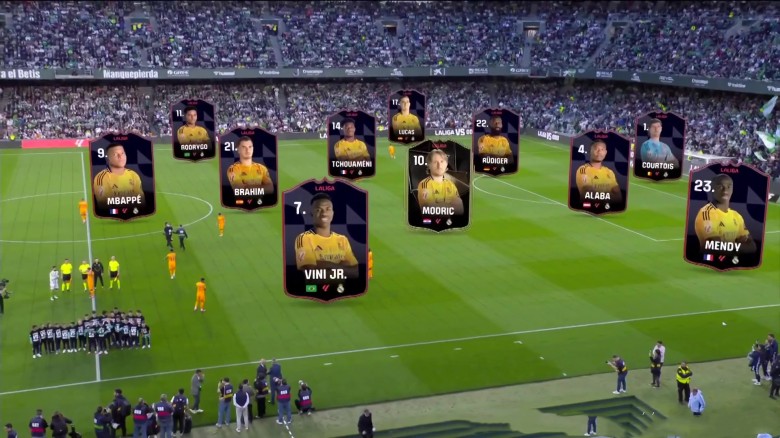Choose the Rodrygo lineup card
This screenshot has height=438, width=780.
tap(193, 130)
